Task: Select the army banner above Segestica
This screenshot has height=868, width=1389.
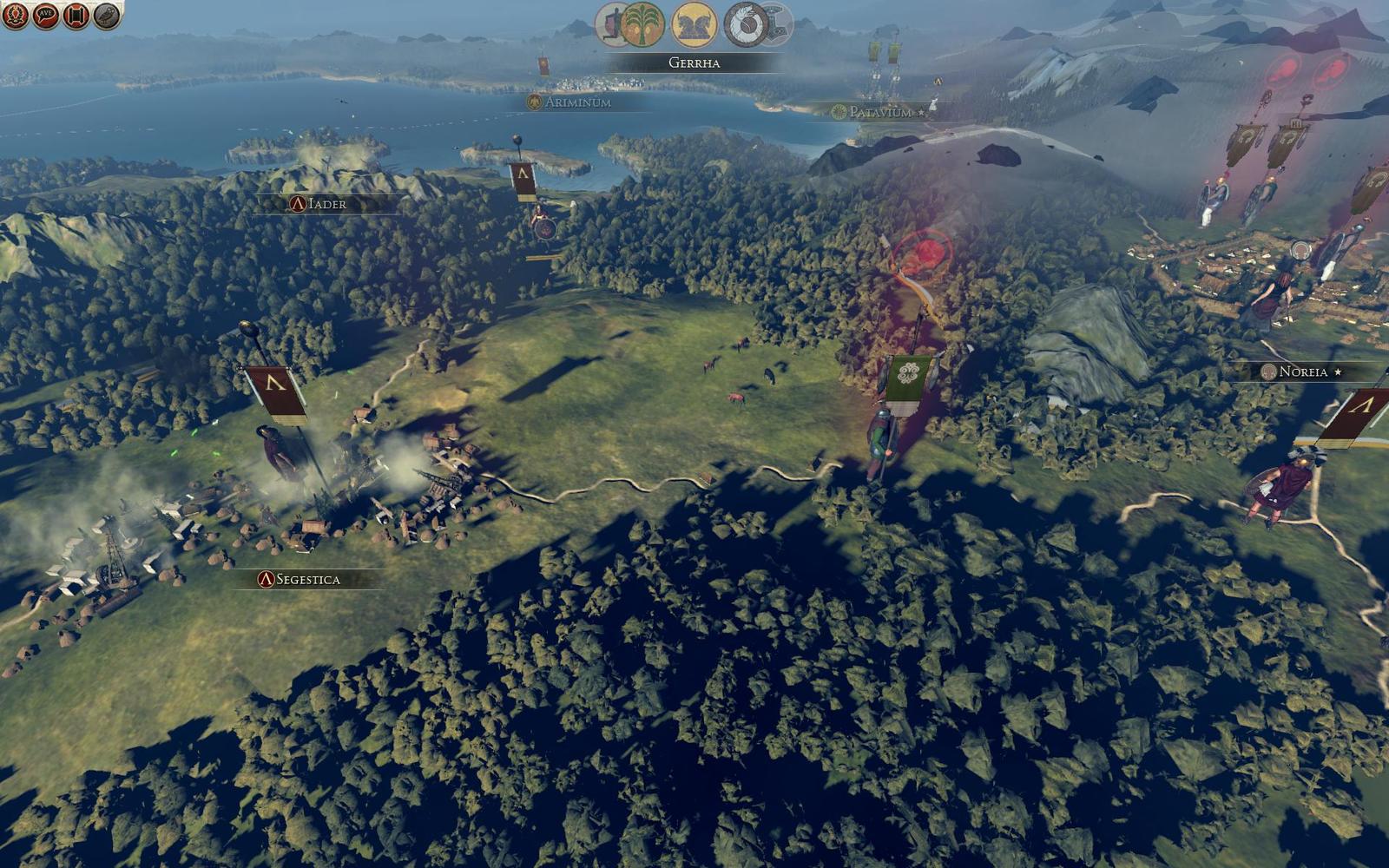Action: coord(275,391)
